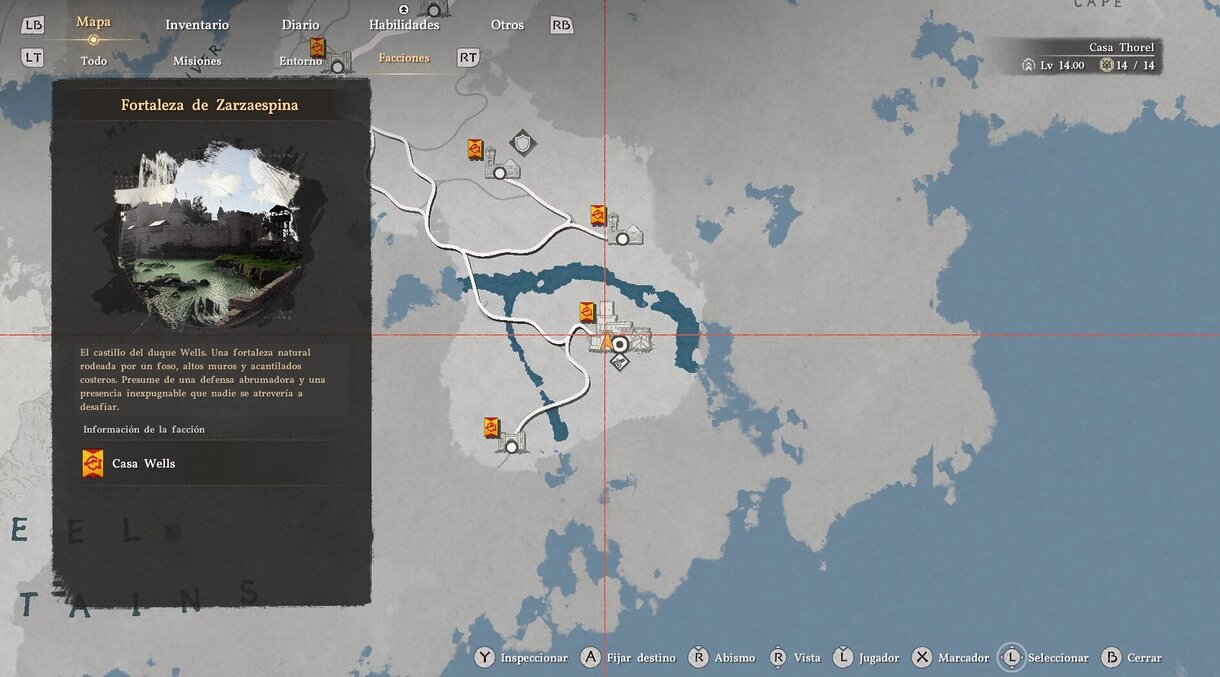Switch map filter to Entorno
Viewport: 1220px width, 677px height.
300,61
